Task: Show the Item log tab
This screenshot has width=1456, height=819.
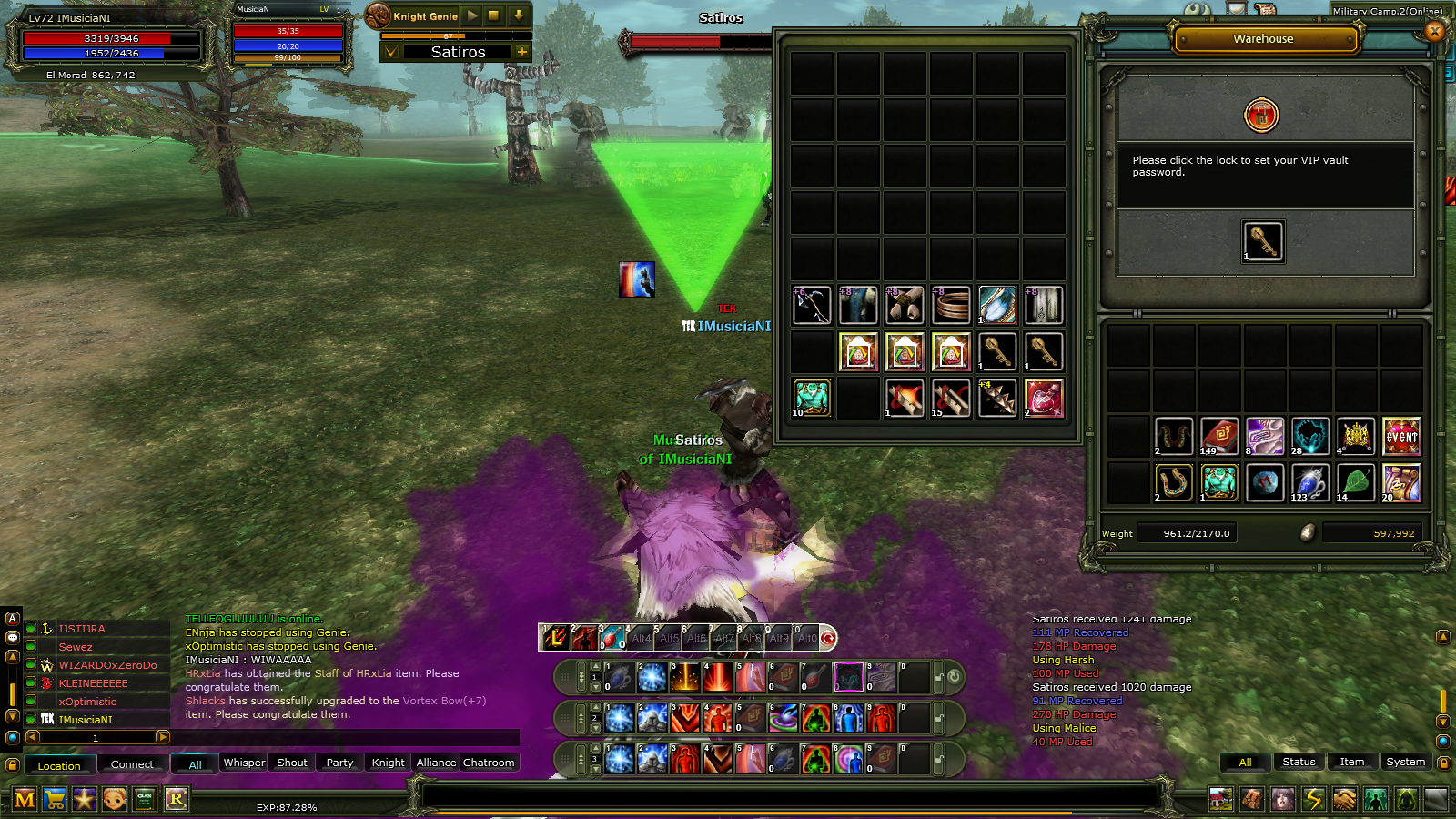Action: (1351, 763)
